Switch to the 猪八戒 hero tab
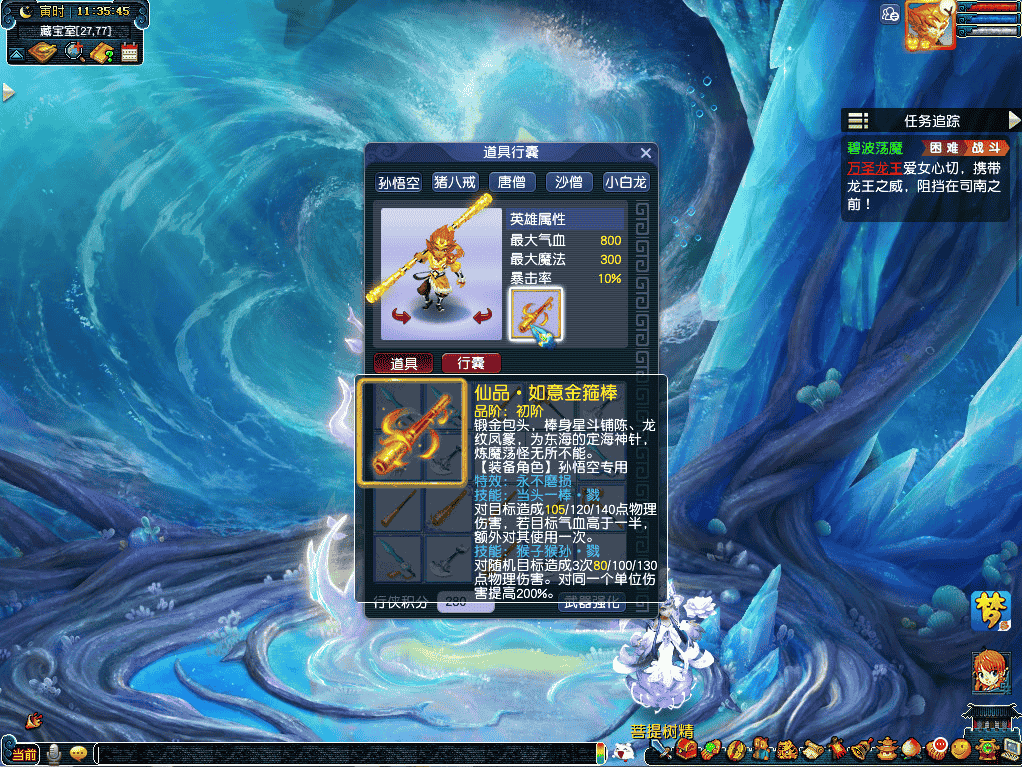The width and height of the screenshot is (1022, 767). [455, 182]
